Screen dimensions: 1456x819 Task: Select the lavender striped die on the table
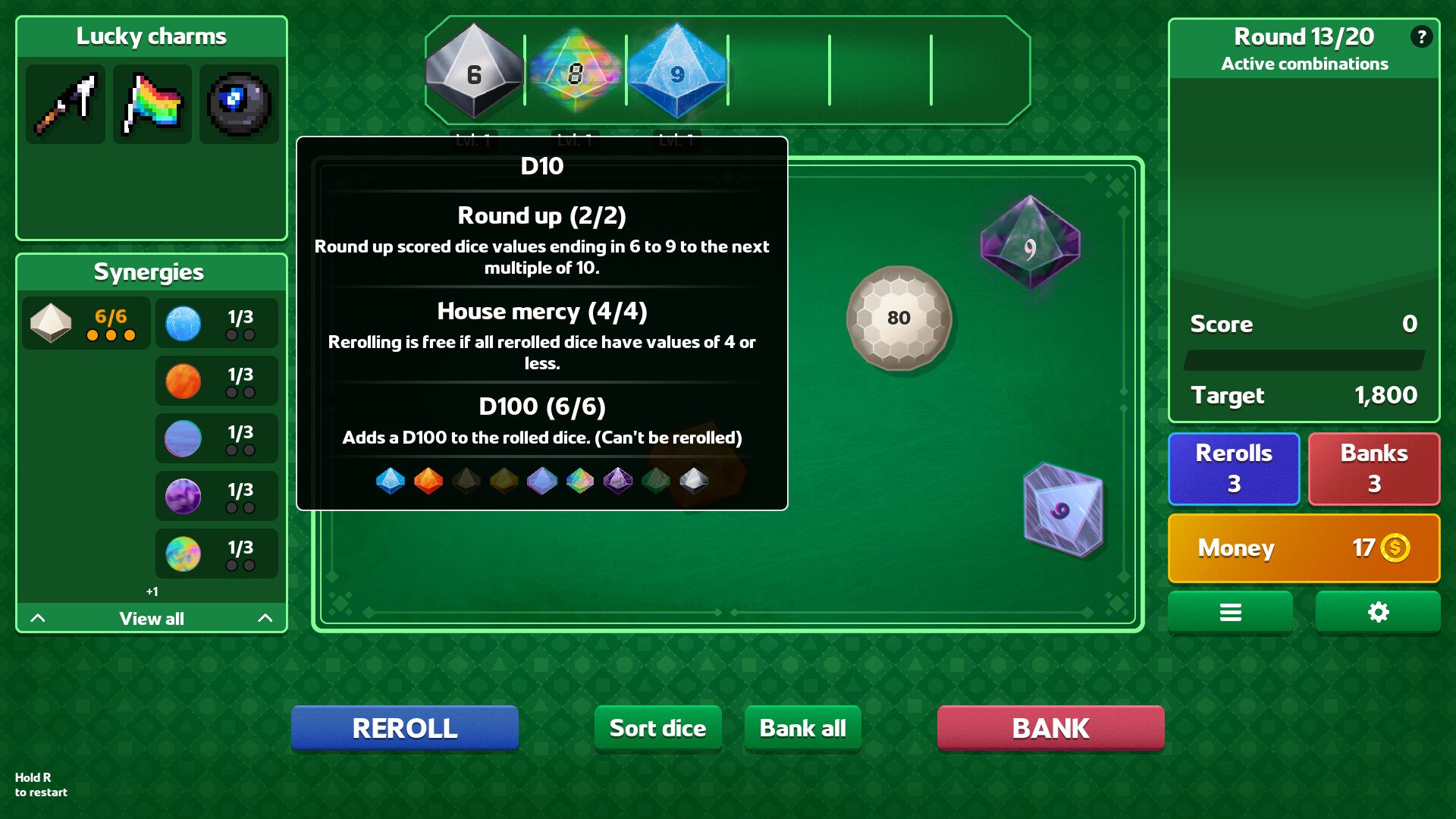[1062, 510]
